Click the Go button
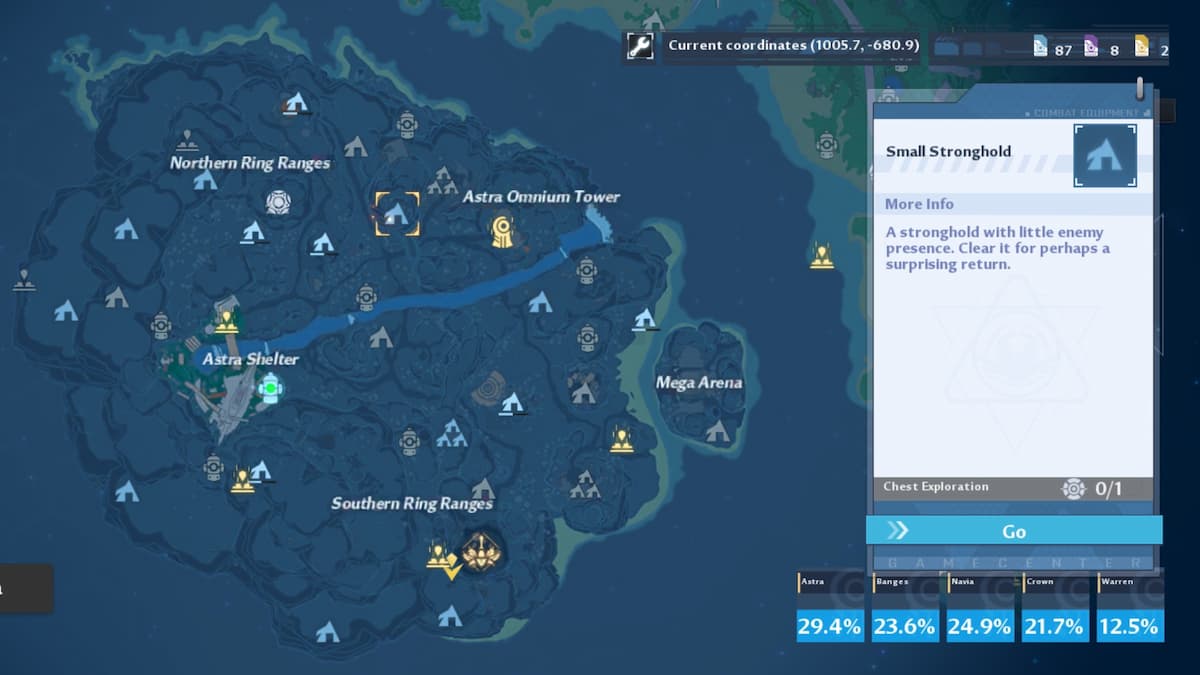 (1013, 531)
